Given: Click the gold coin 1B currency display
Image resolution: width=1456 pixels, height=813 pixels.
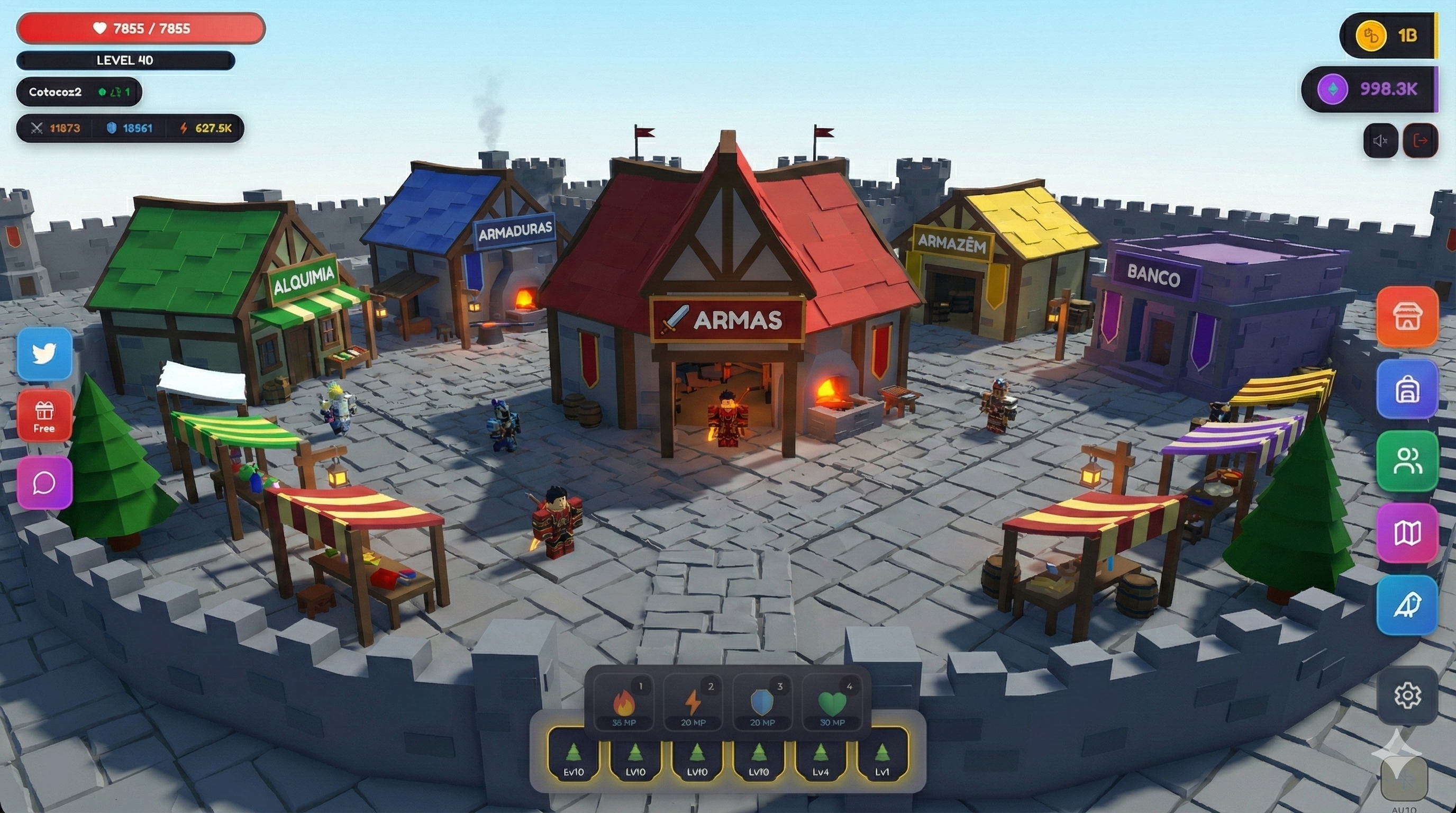Looking at the screenshot, I should (x=1388, y=34).
